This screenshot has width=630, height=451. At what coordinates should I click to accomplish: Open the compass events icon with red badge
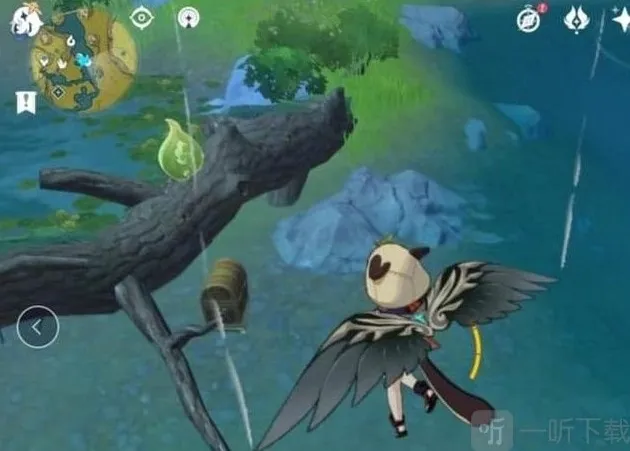click(529, 19)
